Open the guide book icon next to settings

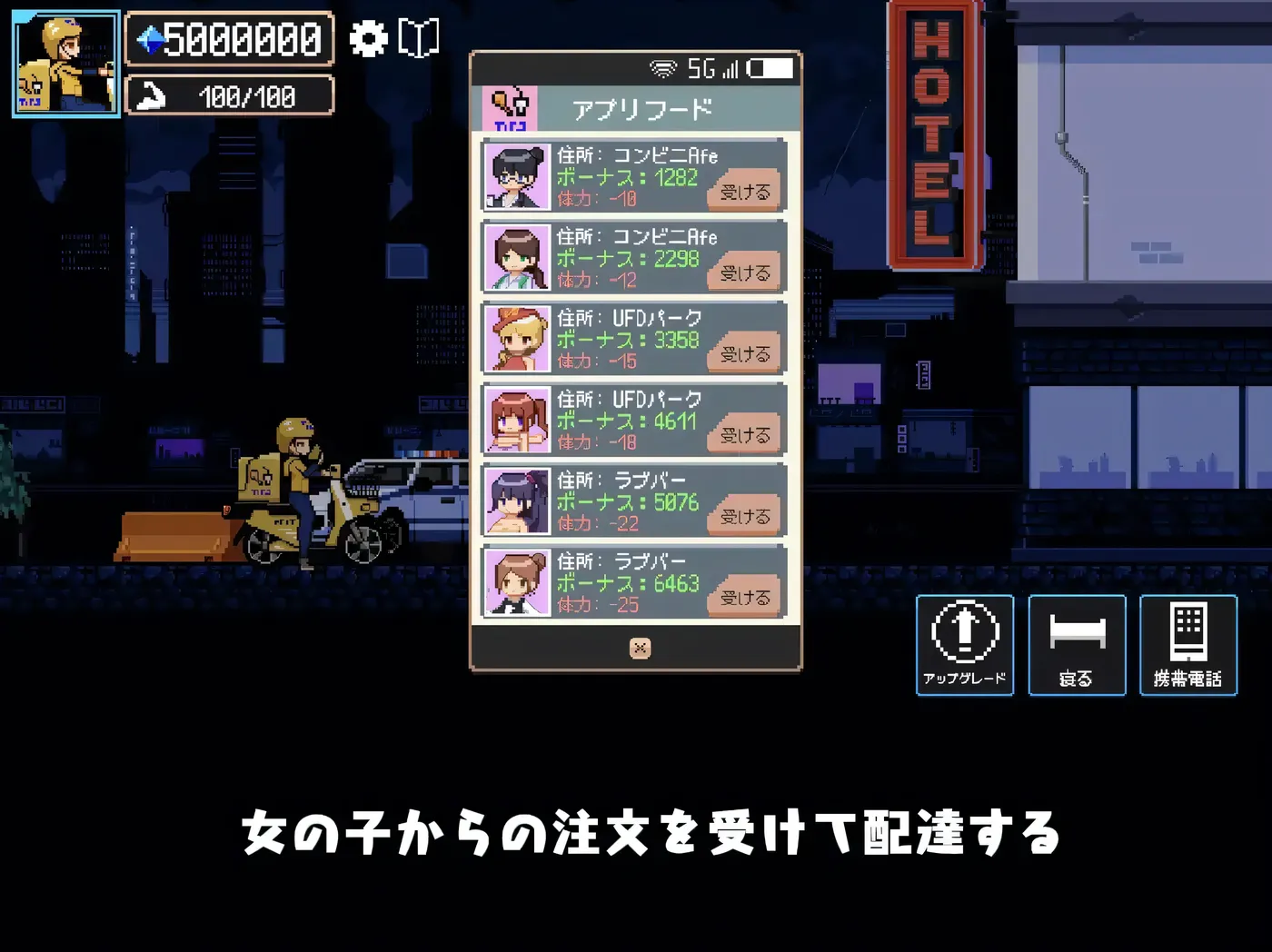tap(417, 39)
